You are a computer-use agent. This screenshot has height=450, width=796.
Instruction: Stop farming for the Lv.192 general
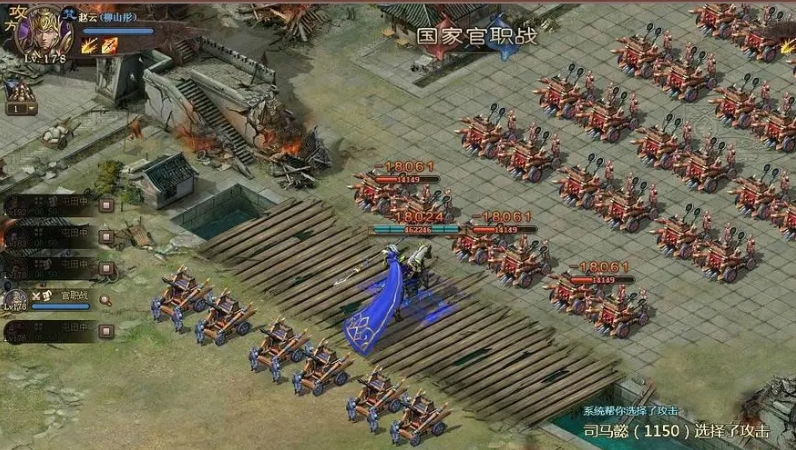106,205
